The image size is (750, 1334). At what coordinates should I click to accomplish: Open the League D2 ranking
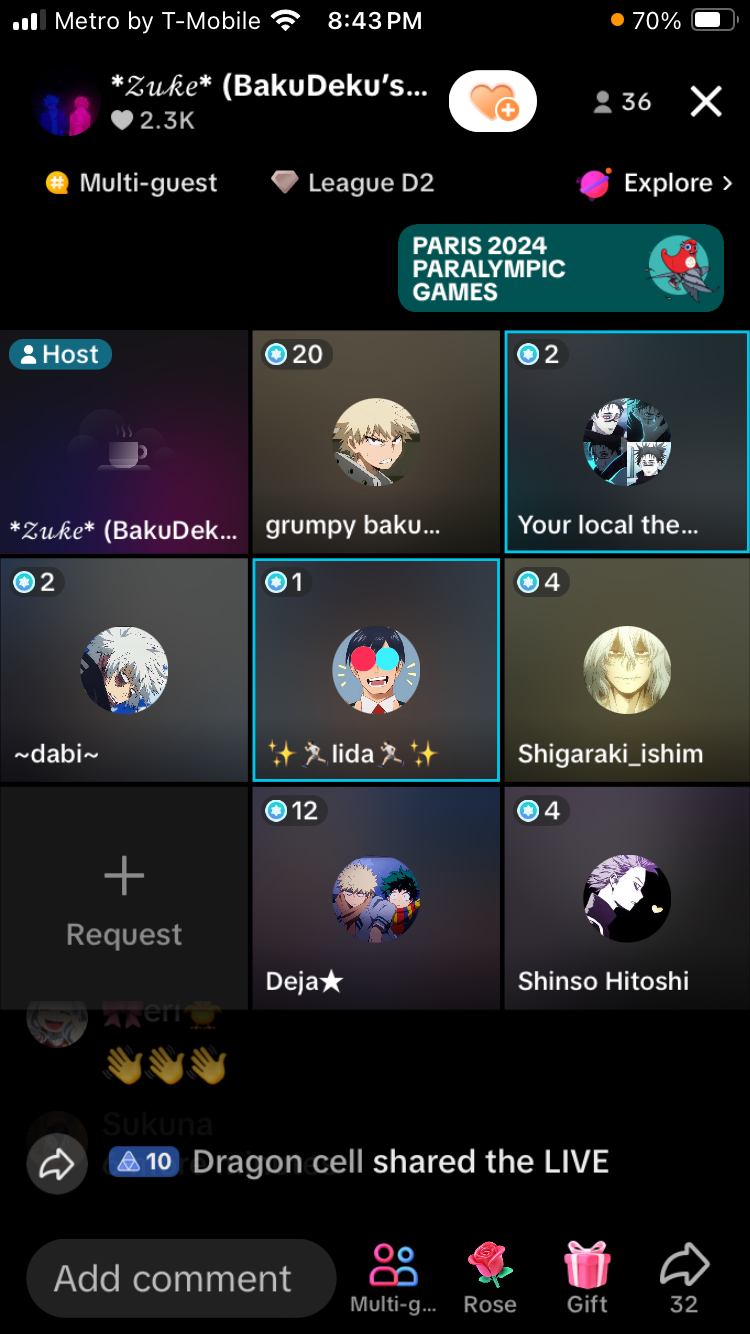point(353,183)
